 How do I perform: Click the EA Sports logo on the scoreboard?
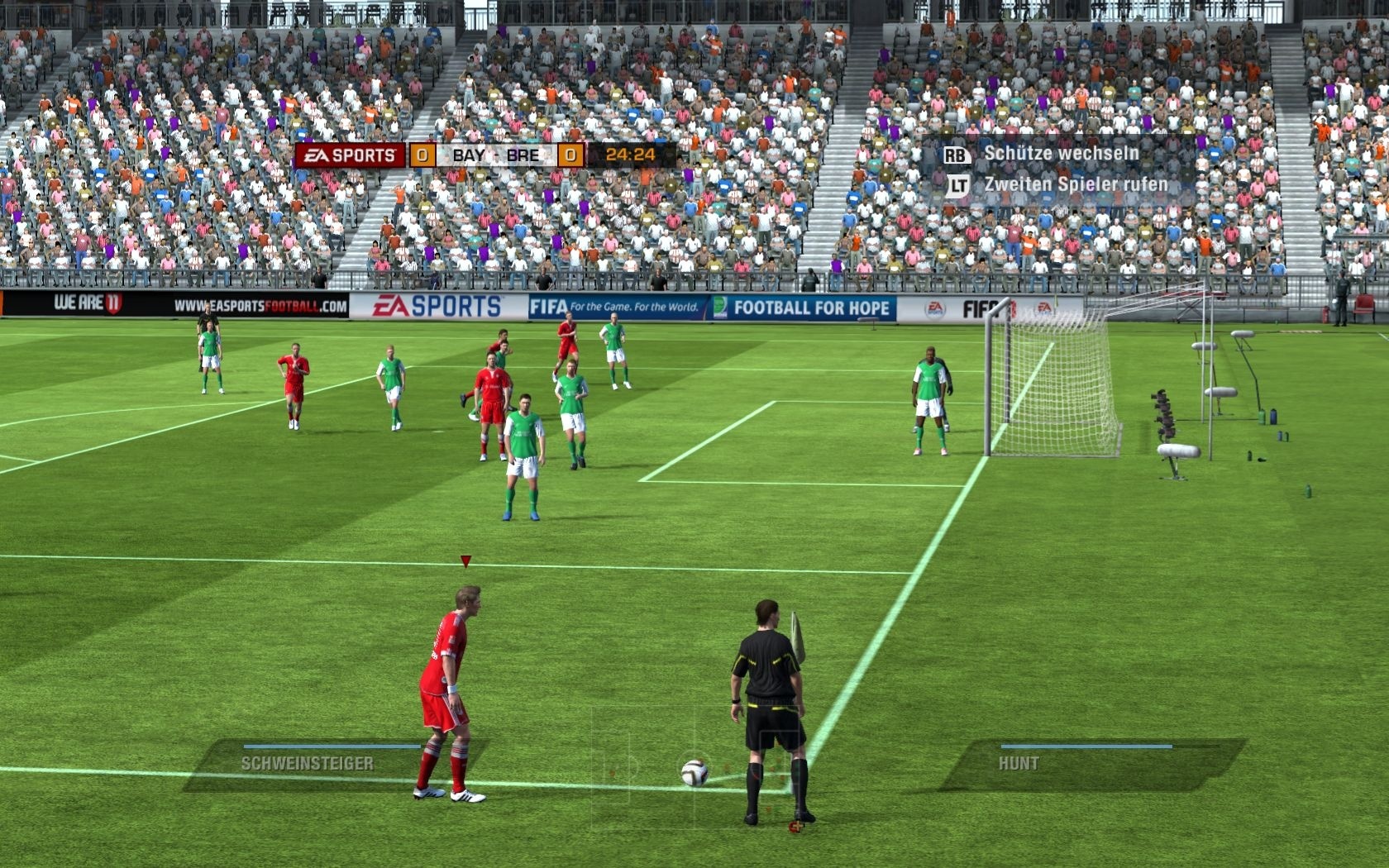tap(351, 155)
